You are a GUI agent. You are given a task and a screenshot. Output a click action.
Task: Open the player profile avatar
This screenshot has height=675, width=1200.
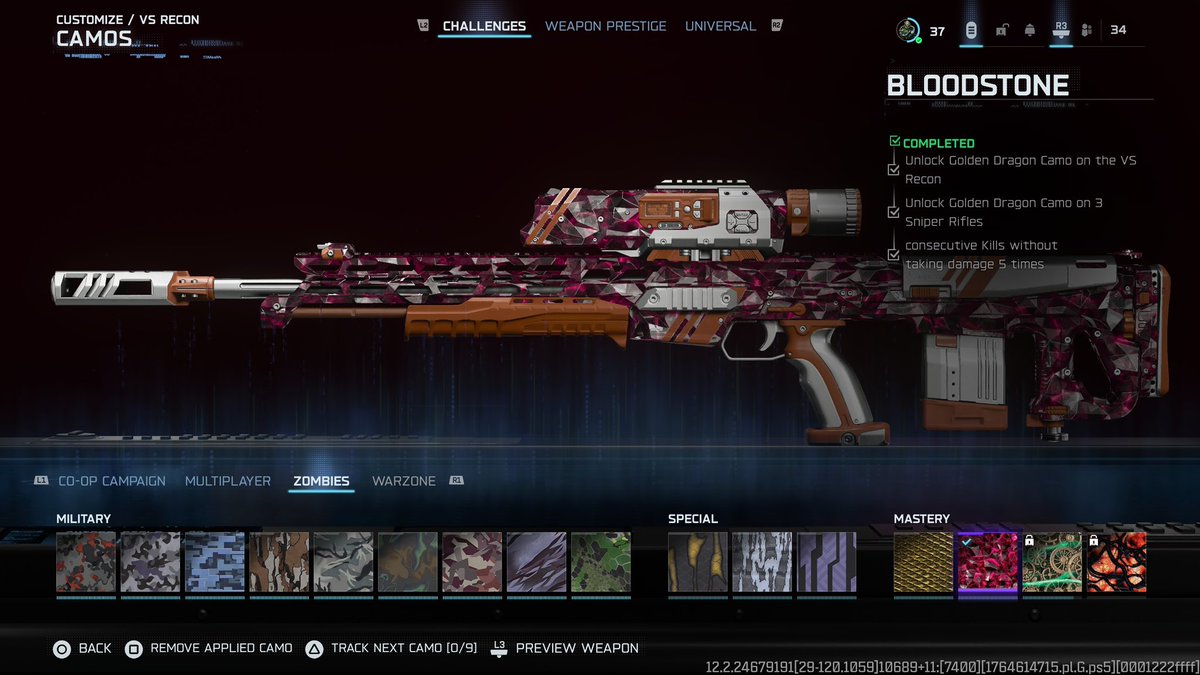[908, 31]
